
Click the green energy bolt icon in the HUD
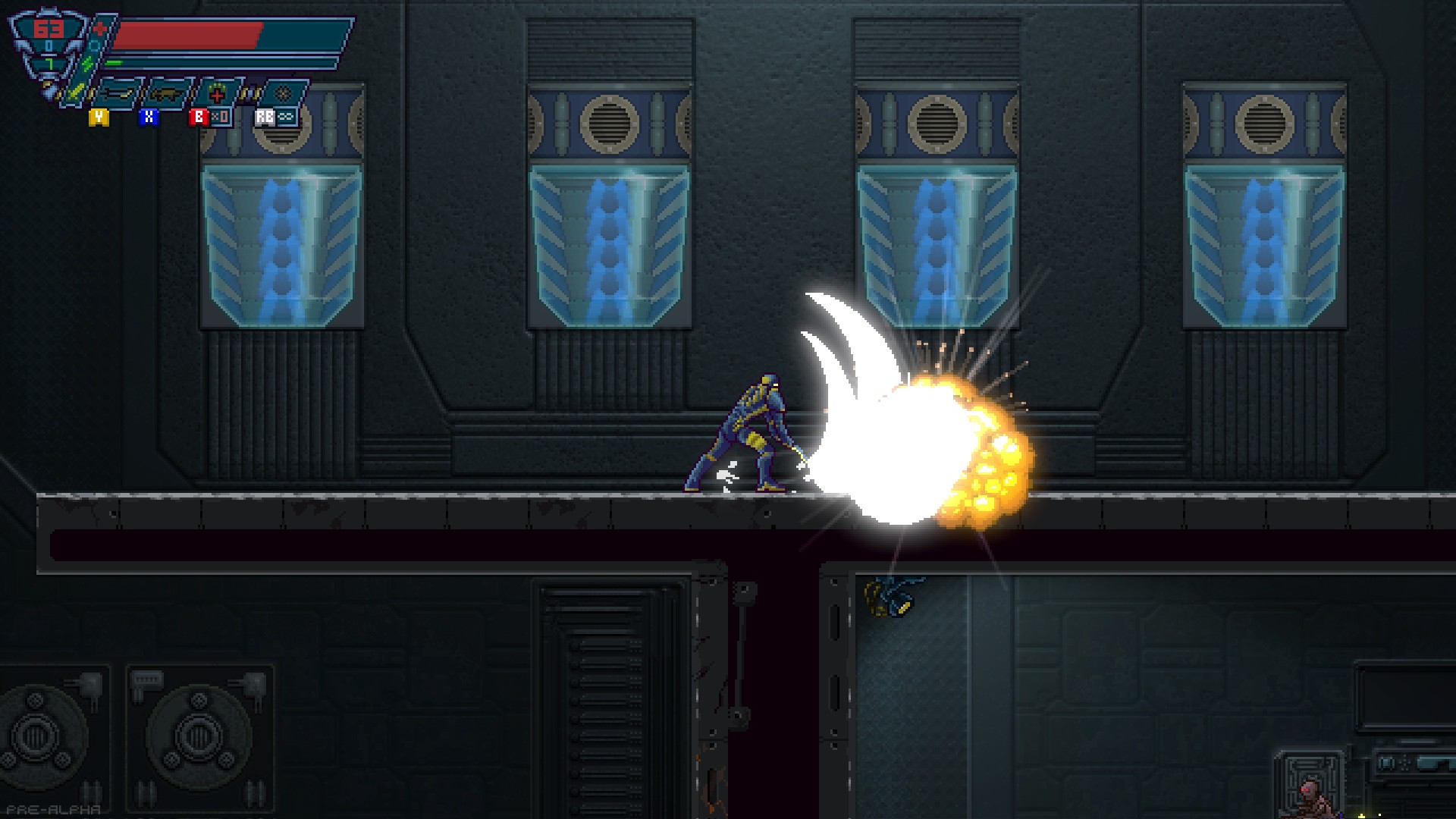tap(87, 63)
